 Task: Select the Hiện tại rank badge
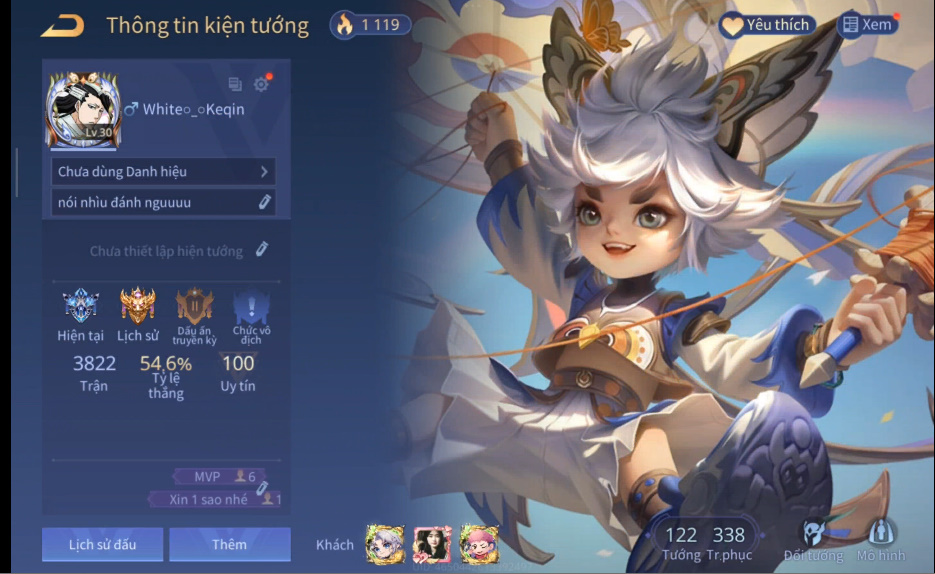(80, 306)
